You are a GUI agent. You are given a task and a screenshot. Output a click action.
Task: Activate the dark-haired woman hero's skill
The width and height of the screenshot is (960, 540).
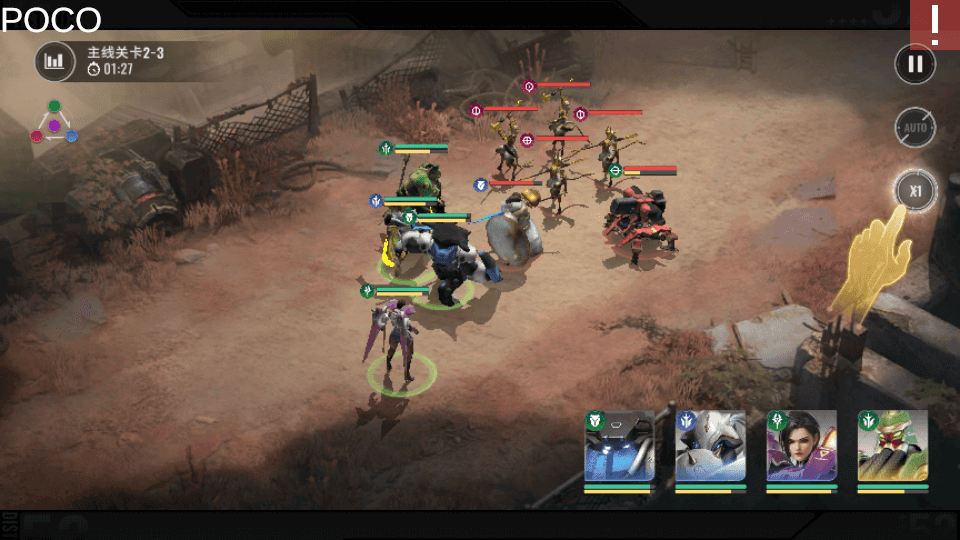coord(802,447)
